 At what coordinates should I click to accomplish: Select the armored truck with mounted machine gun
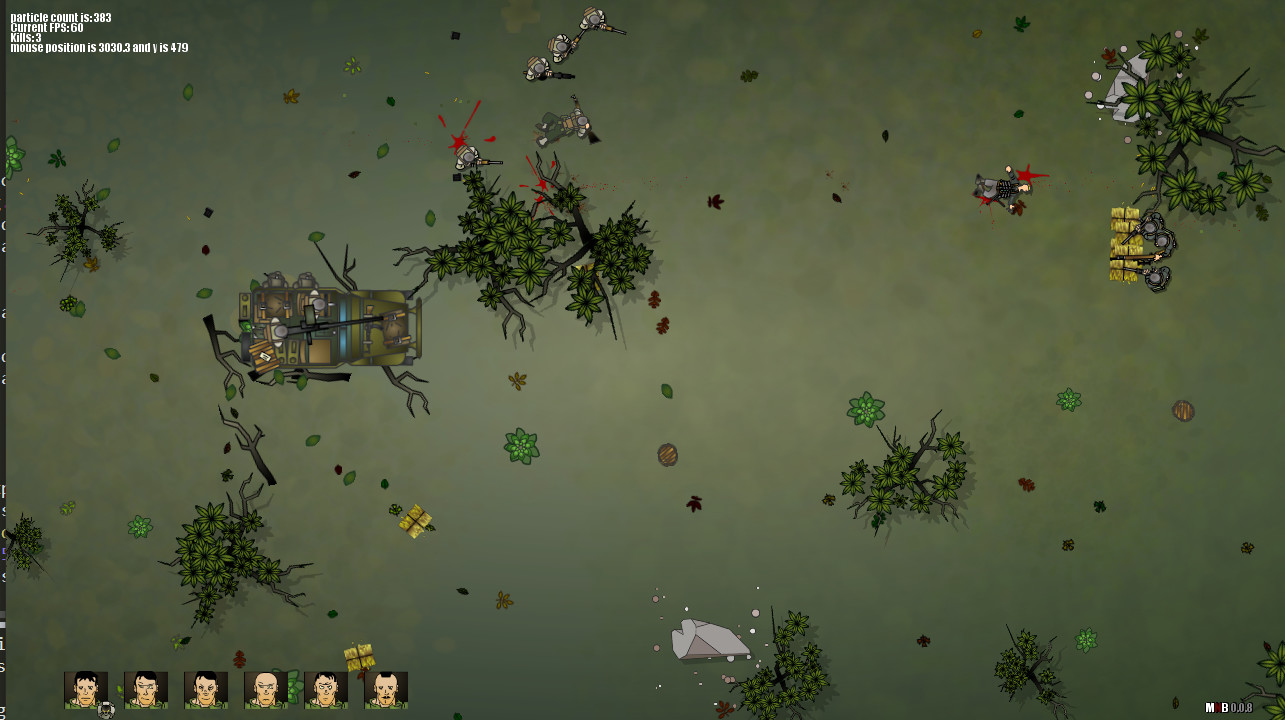[x=330, y=325]
